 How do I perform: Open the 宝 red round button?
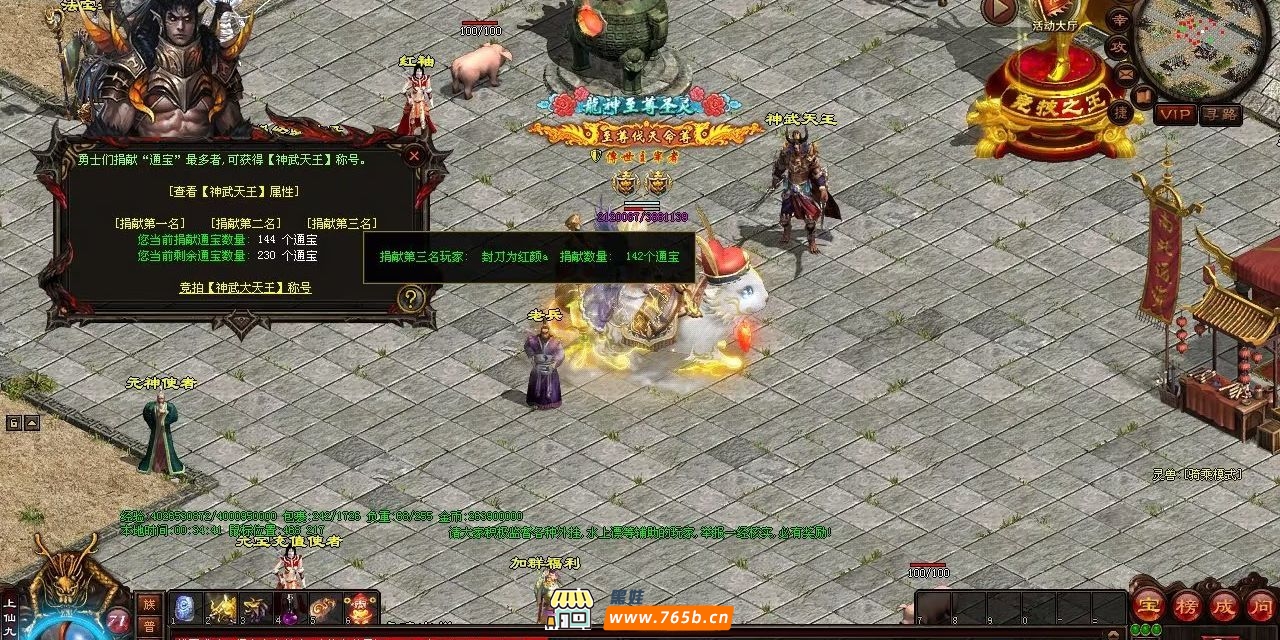pos(1146,605)
